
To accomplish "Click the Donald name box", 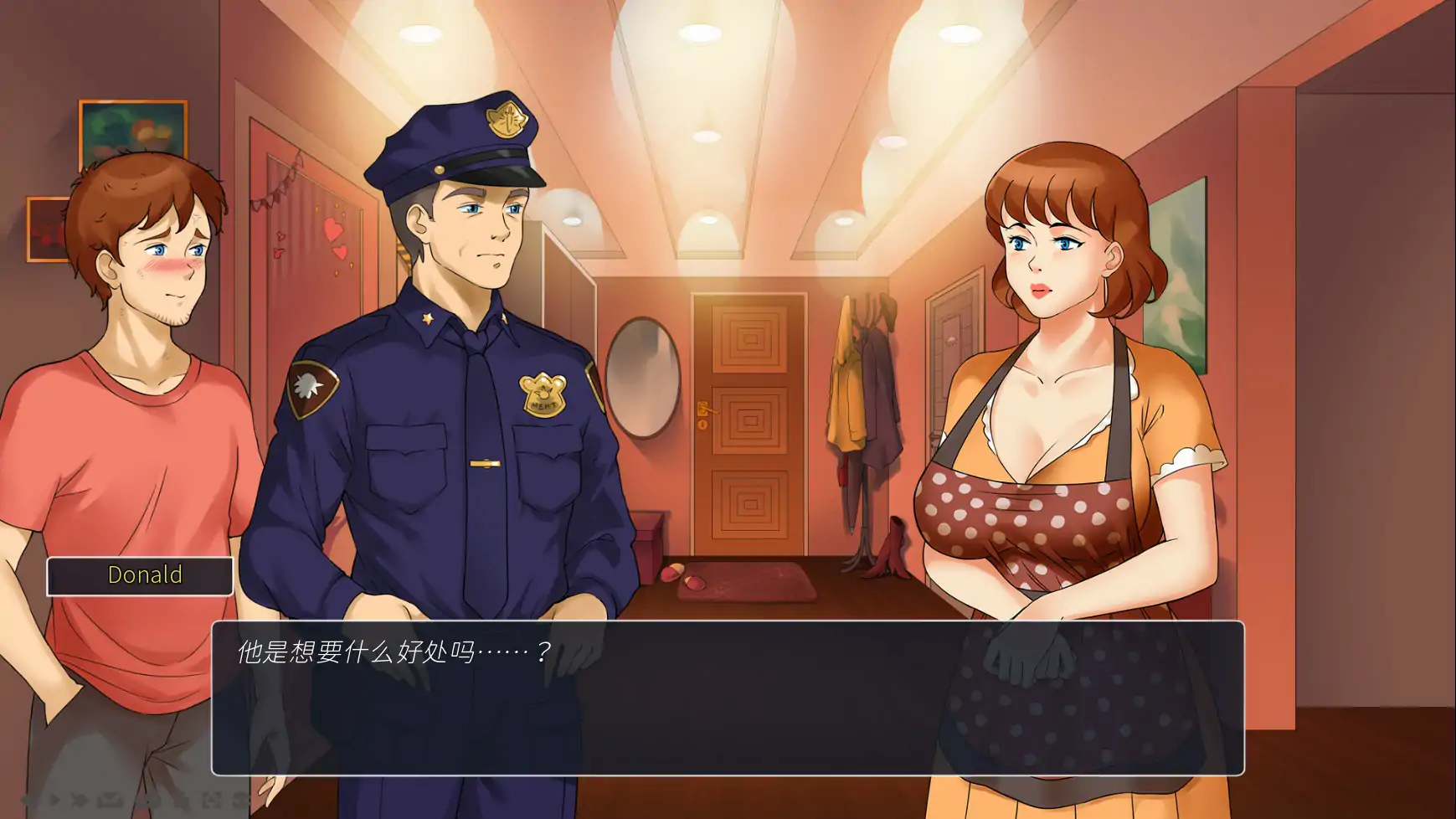I will tap(142, 575).
